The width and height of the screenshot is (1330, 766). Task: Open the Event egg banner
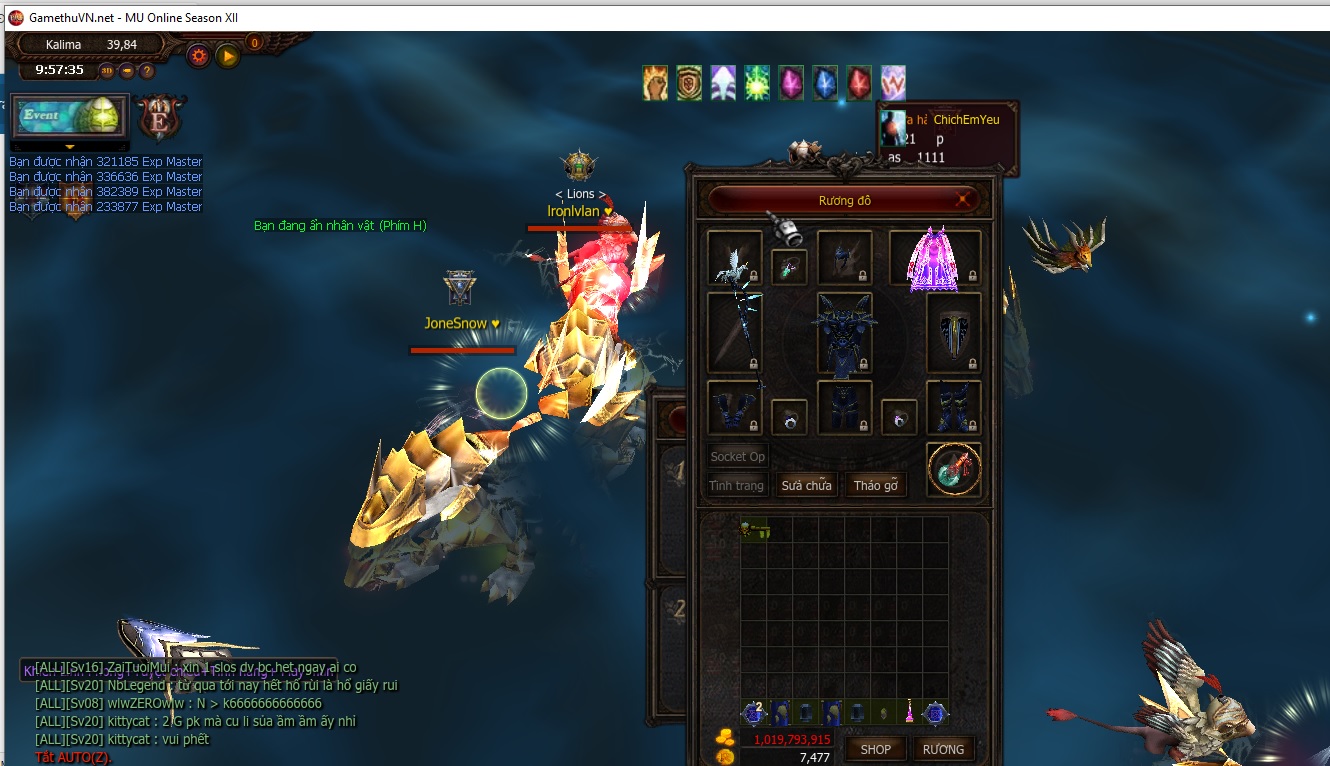point(70,118)
